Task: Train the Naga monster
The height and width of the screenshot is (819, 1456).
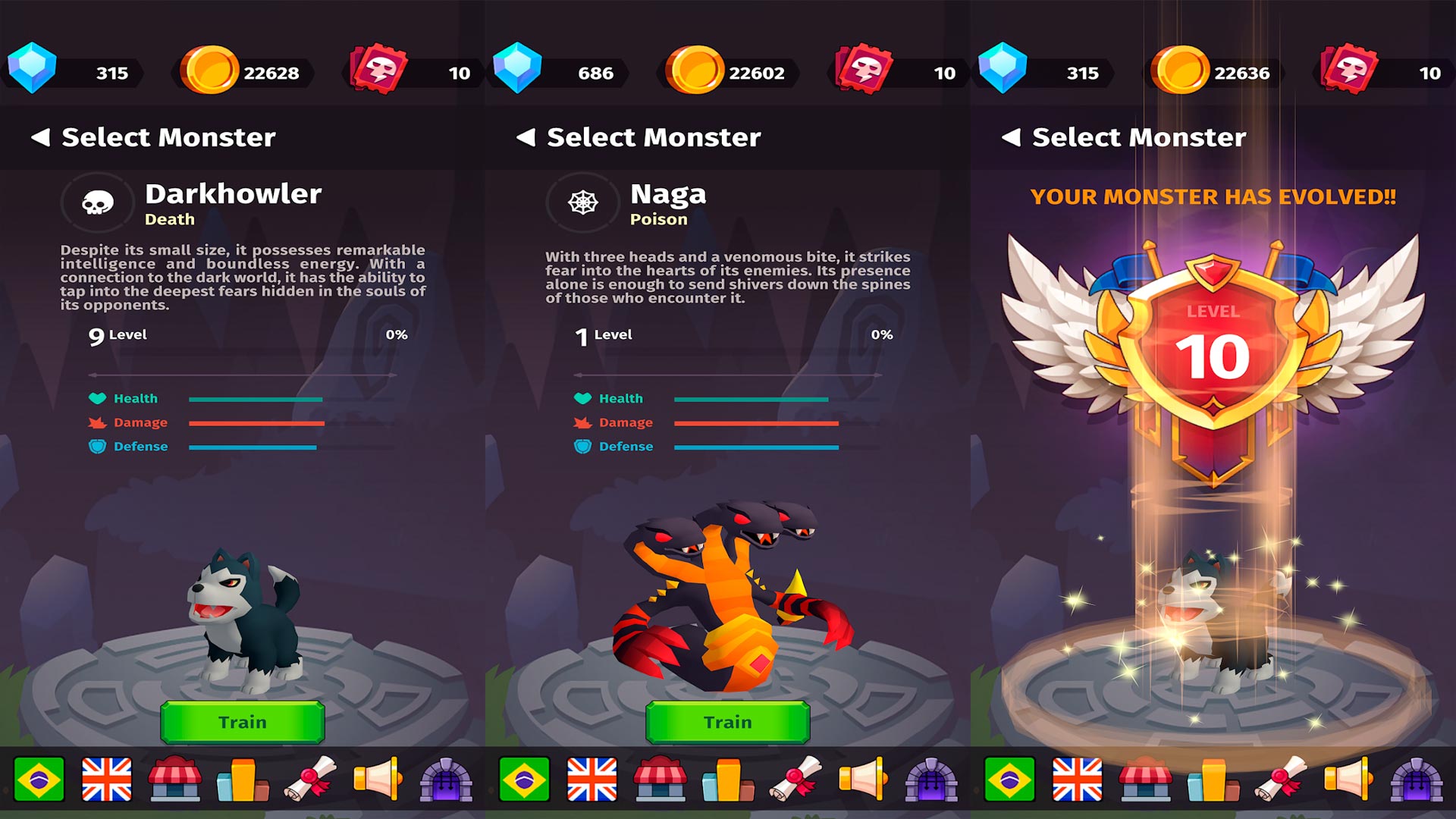Action: pos(728,722)
